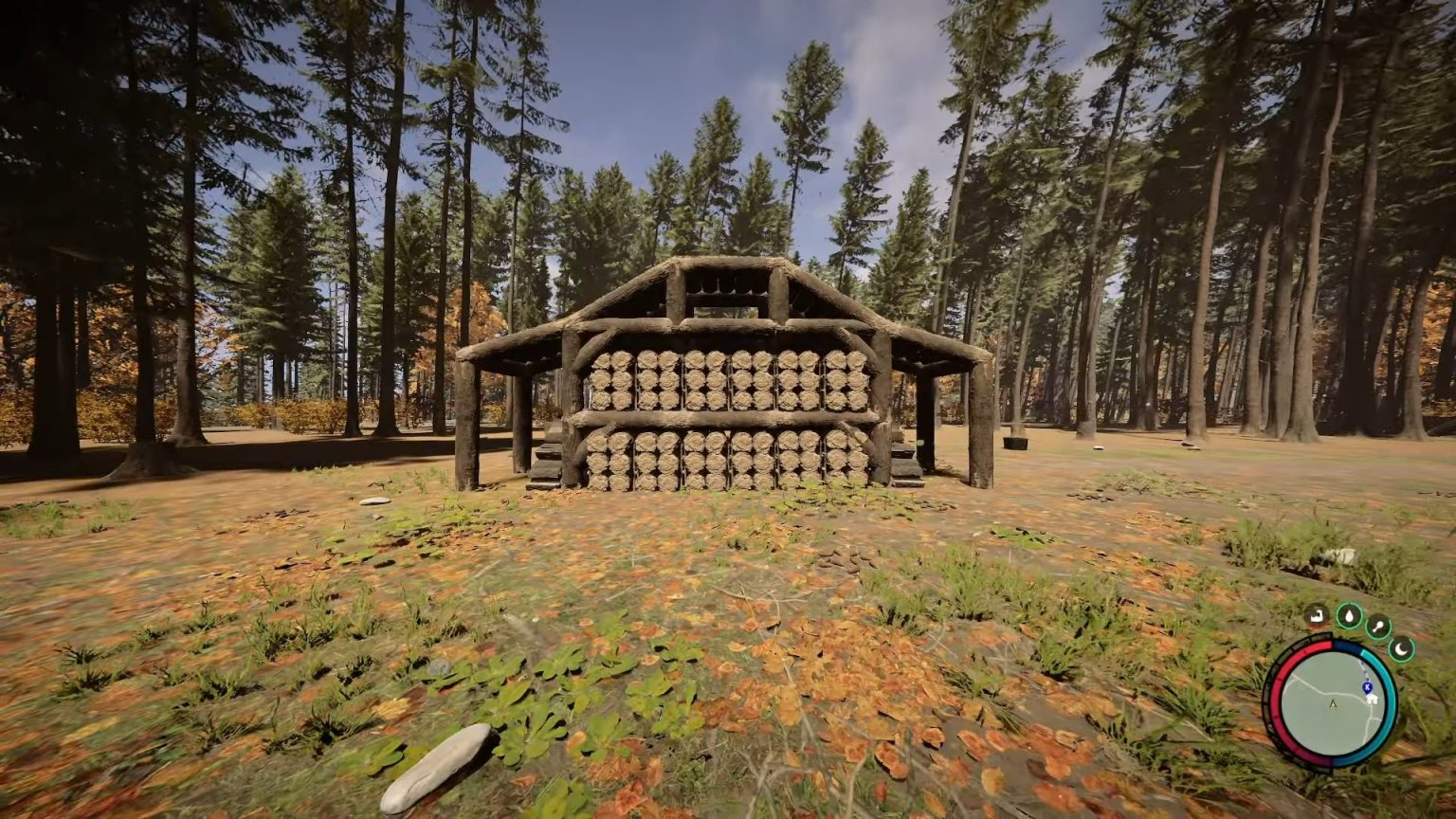Click the yellow player arrow on the minimap
Viewport: 1456px width, 819px height.
pos(1333,703)
